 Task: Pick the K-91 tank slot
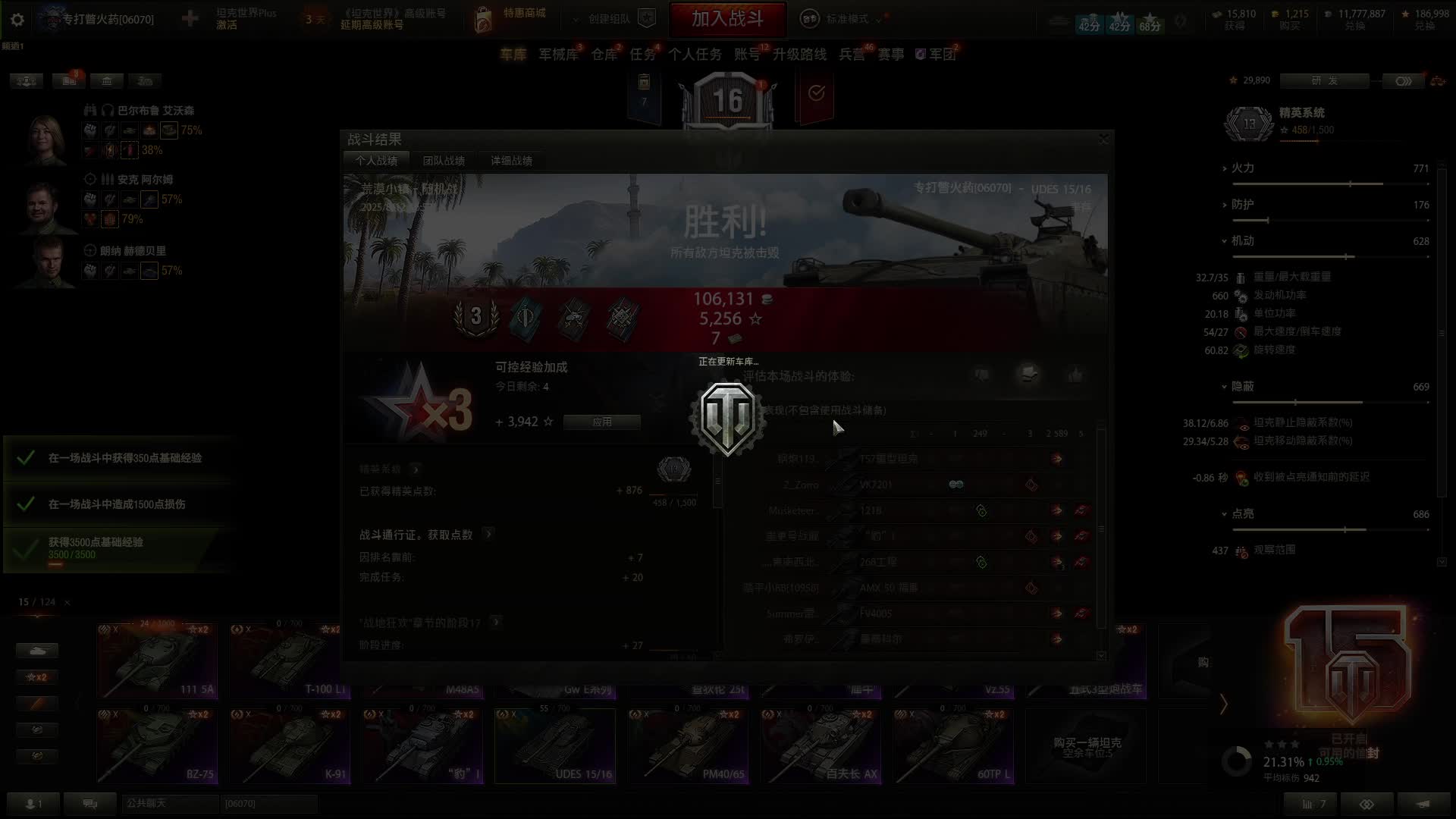(x=289, y=745)
